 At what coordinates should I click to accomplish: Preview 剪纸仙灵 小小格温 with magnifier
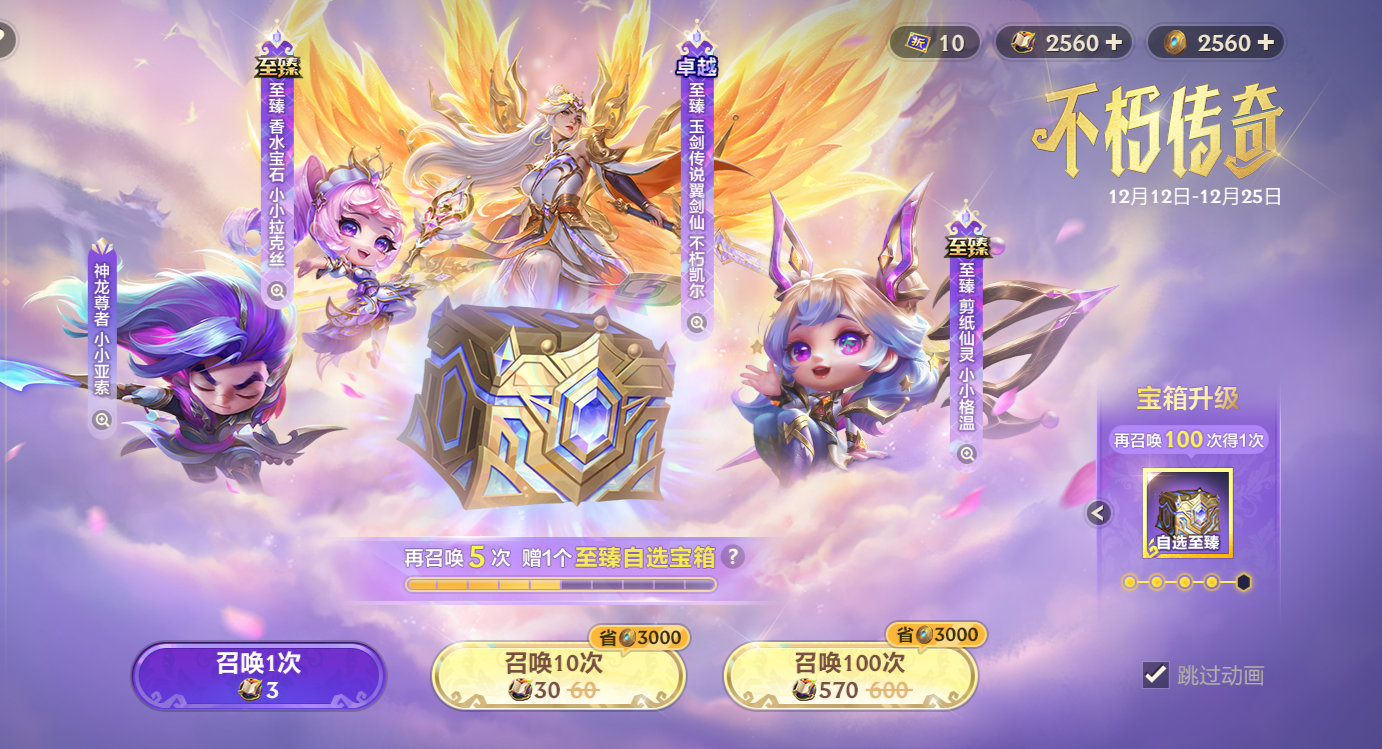(966, 454)
